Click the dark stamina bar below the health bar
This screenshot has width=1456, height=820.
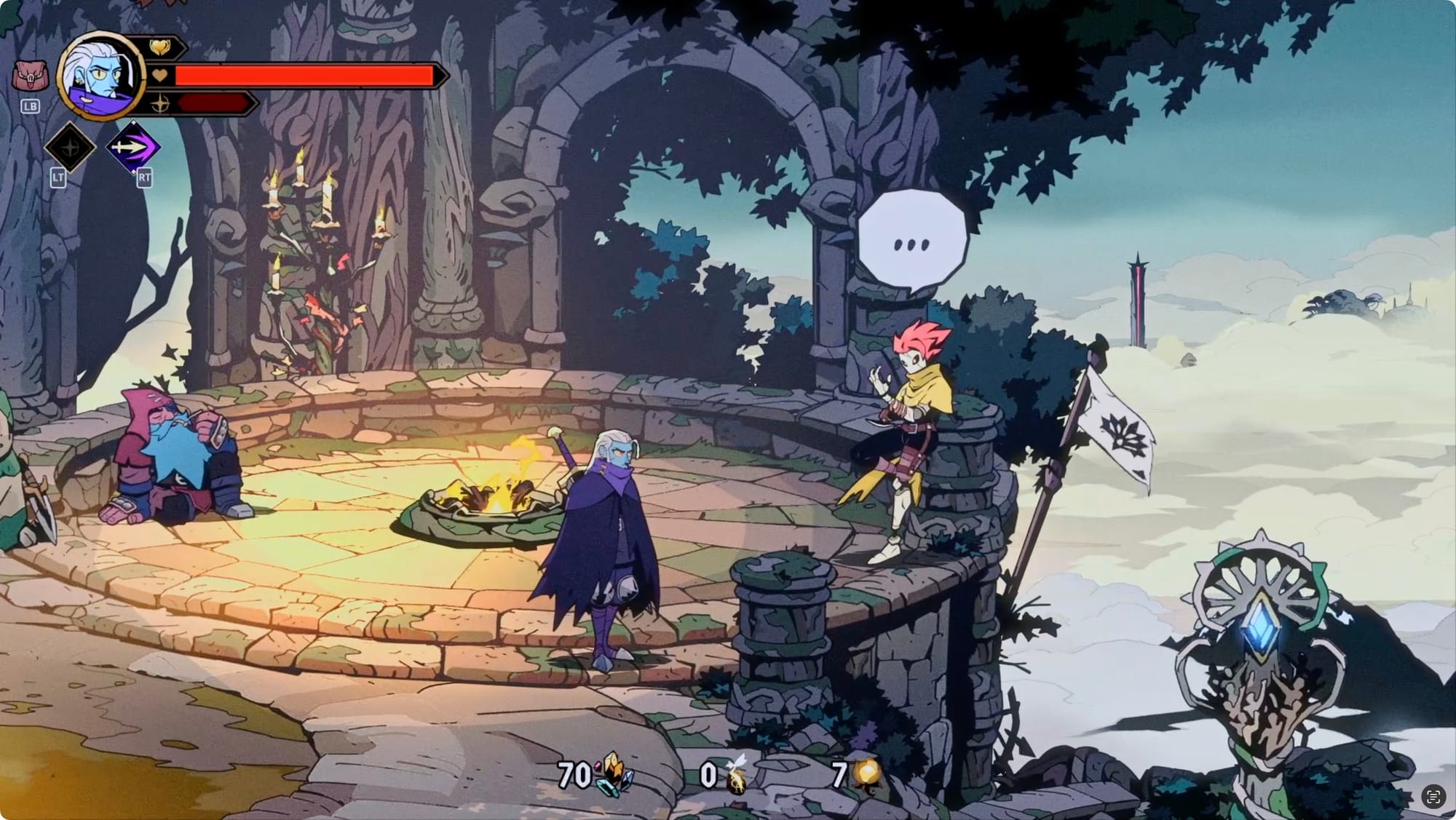215,103
